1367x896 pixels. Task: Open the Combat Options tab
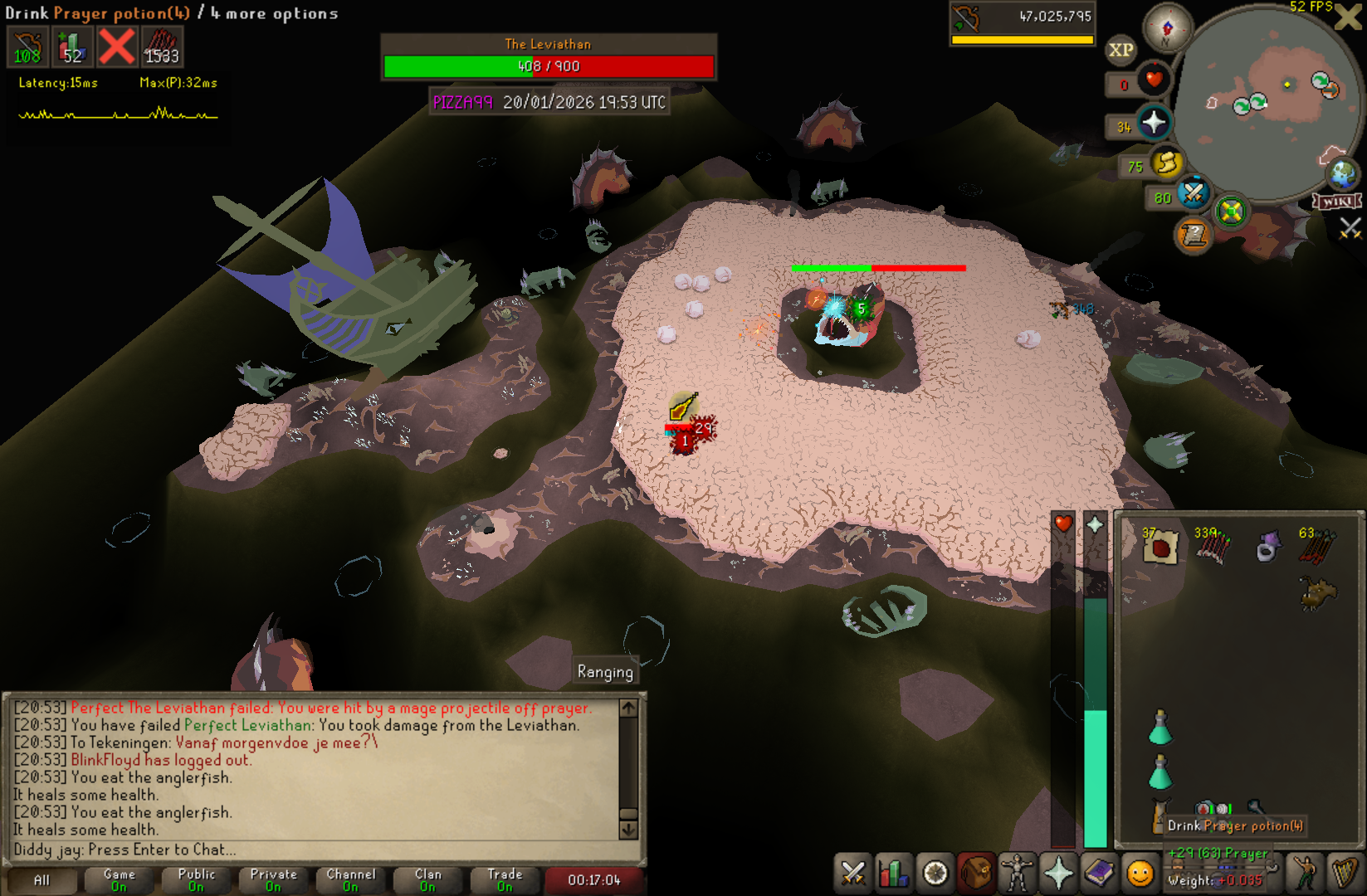pos(852,874)
